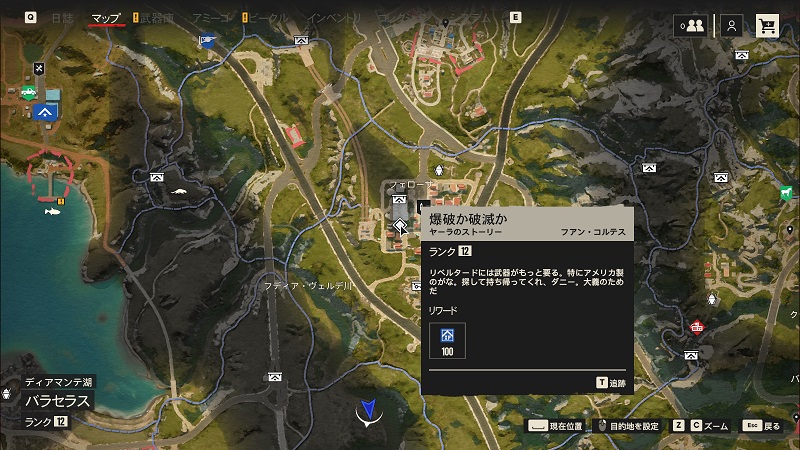Click the player arrow position marker
800x450 pixels.
click(370, 410)
